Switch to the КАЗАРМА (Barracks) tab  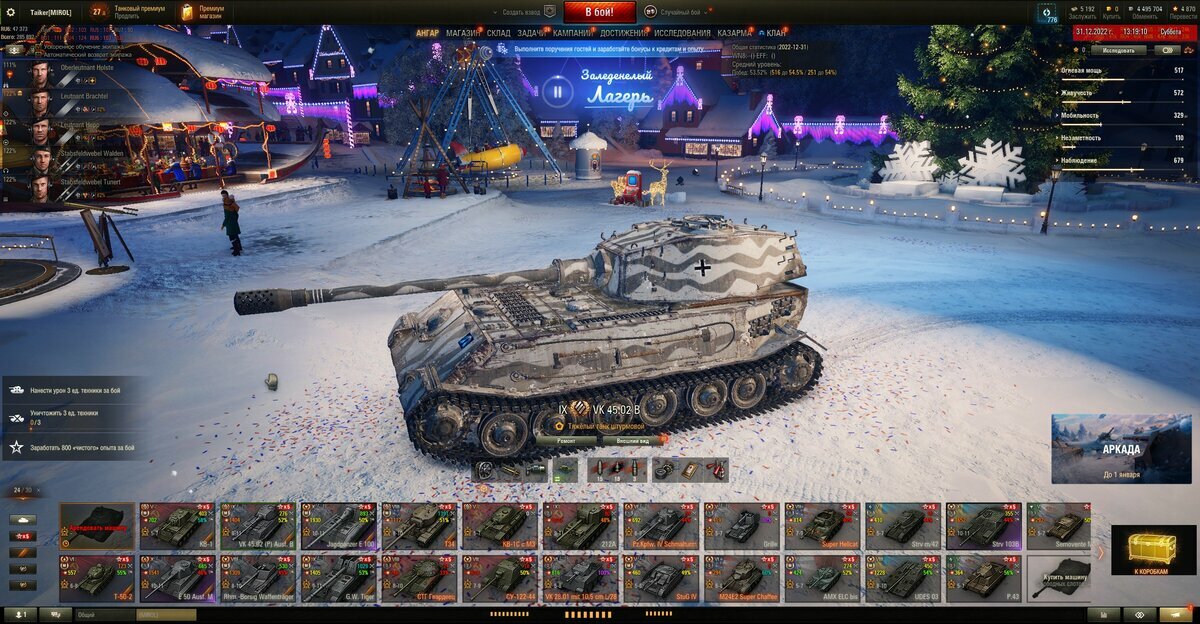tap(735, 33)
